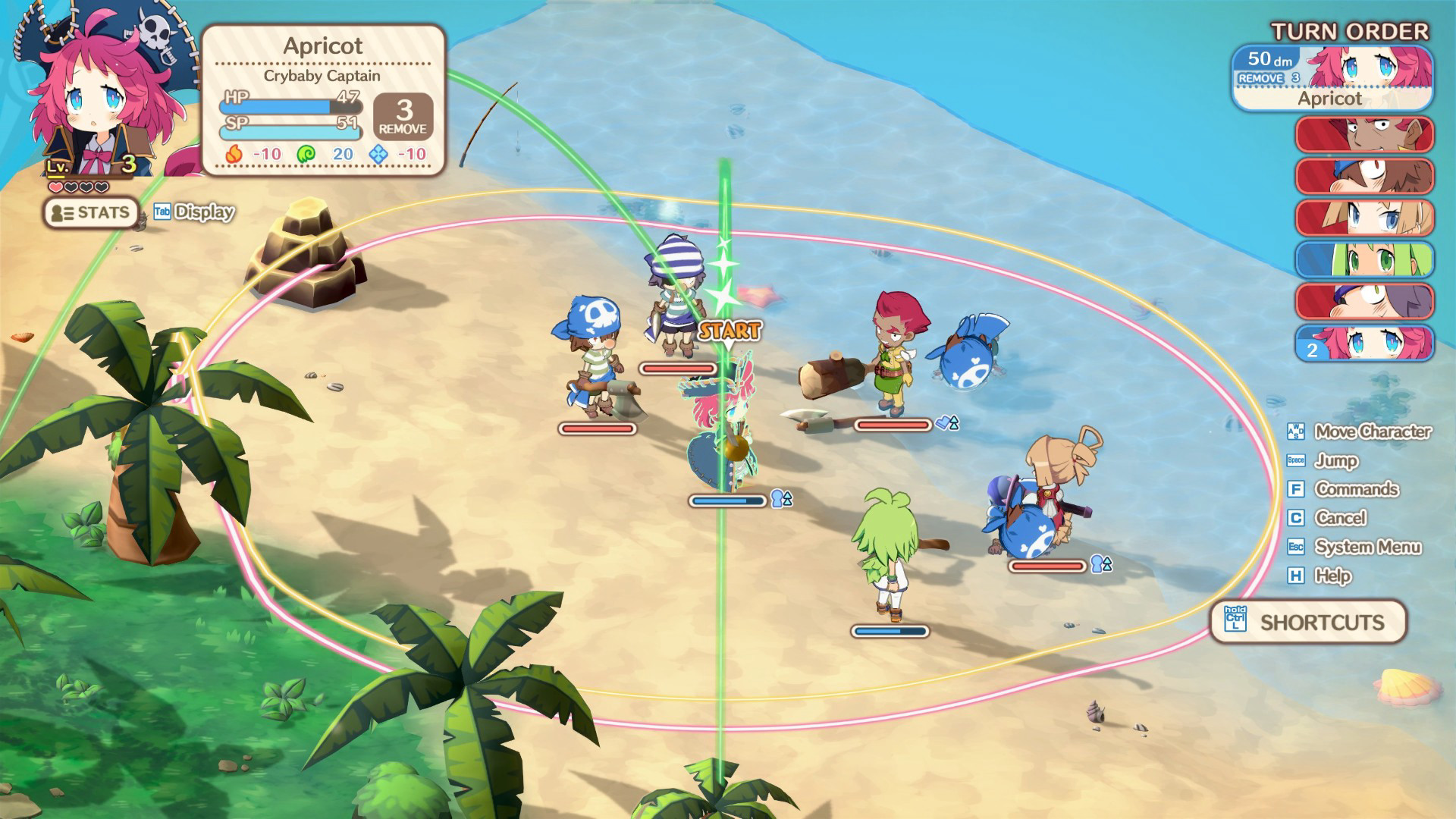Screen dimensions: 1456x819
Task: Select the purple-haired enemy turn portrait
Action: tap(1364, 302)
